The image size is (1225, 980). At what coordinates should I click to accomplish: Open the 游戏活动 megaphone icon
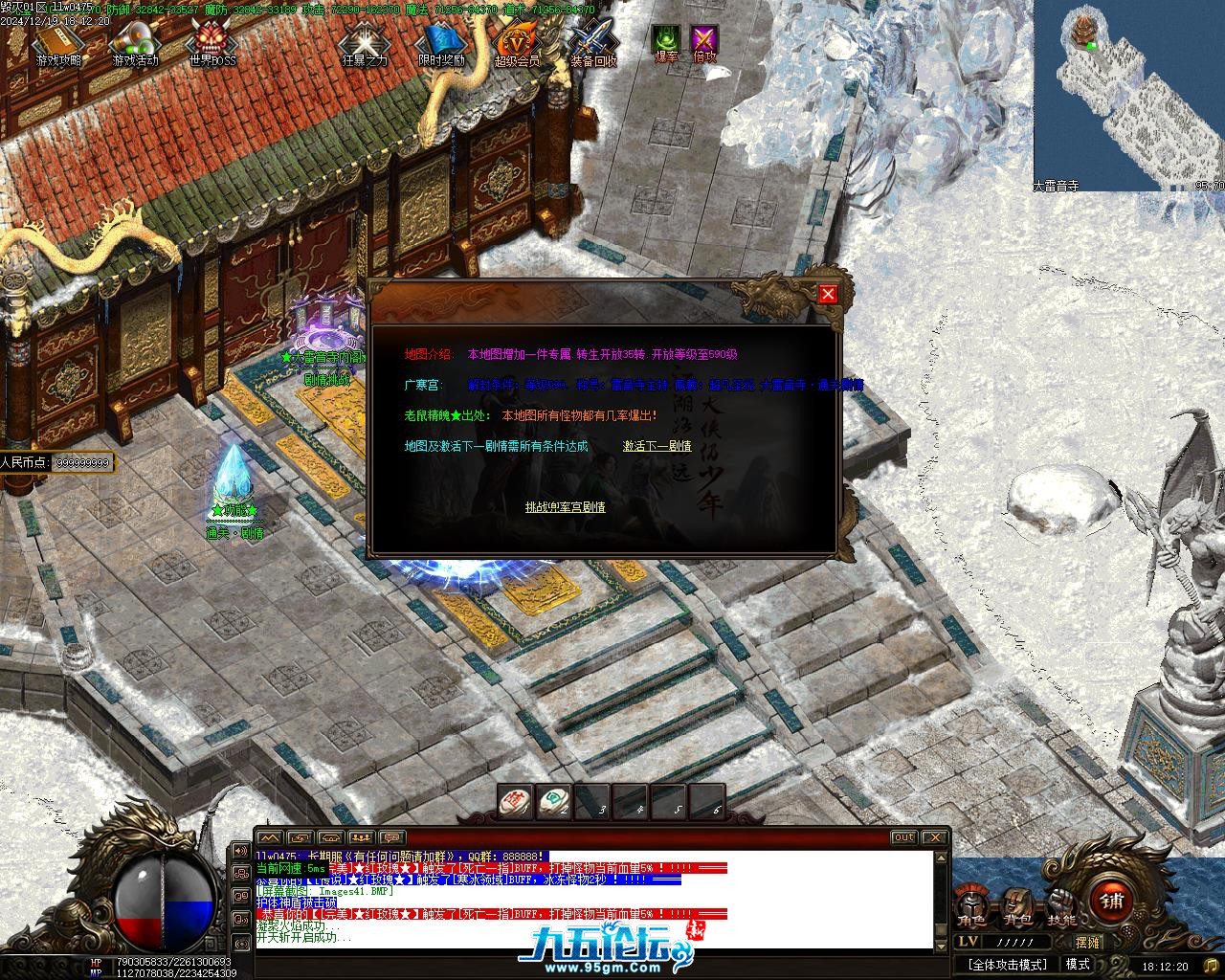135,41
